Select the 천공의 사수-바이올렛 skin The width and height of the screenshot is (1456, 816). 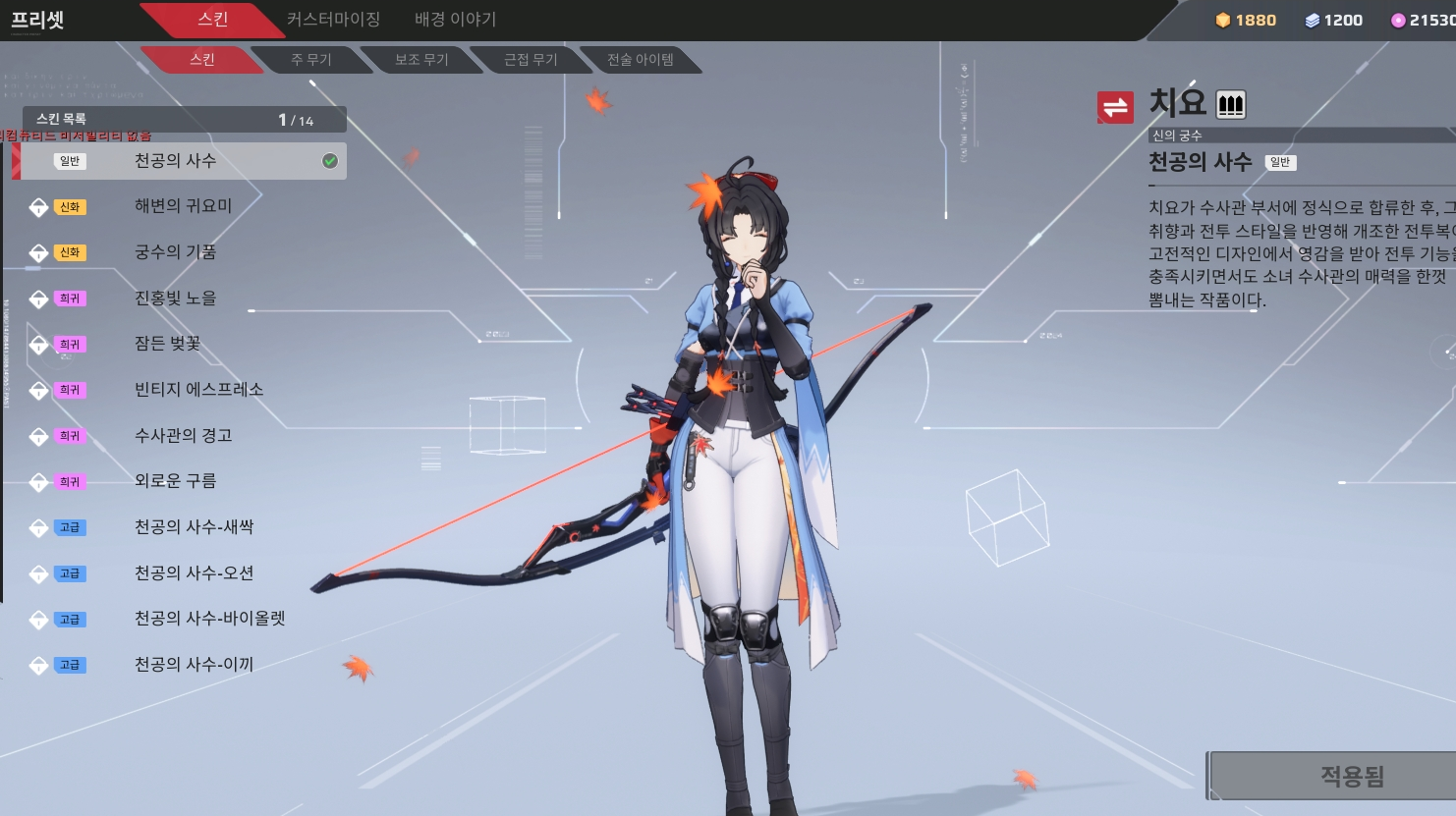tap(209, 619)
